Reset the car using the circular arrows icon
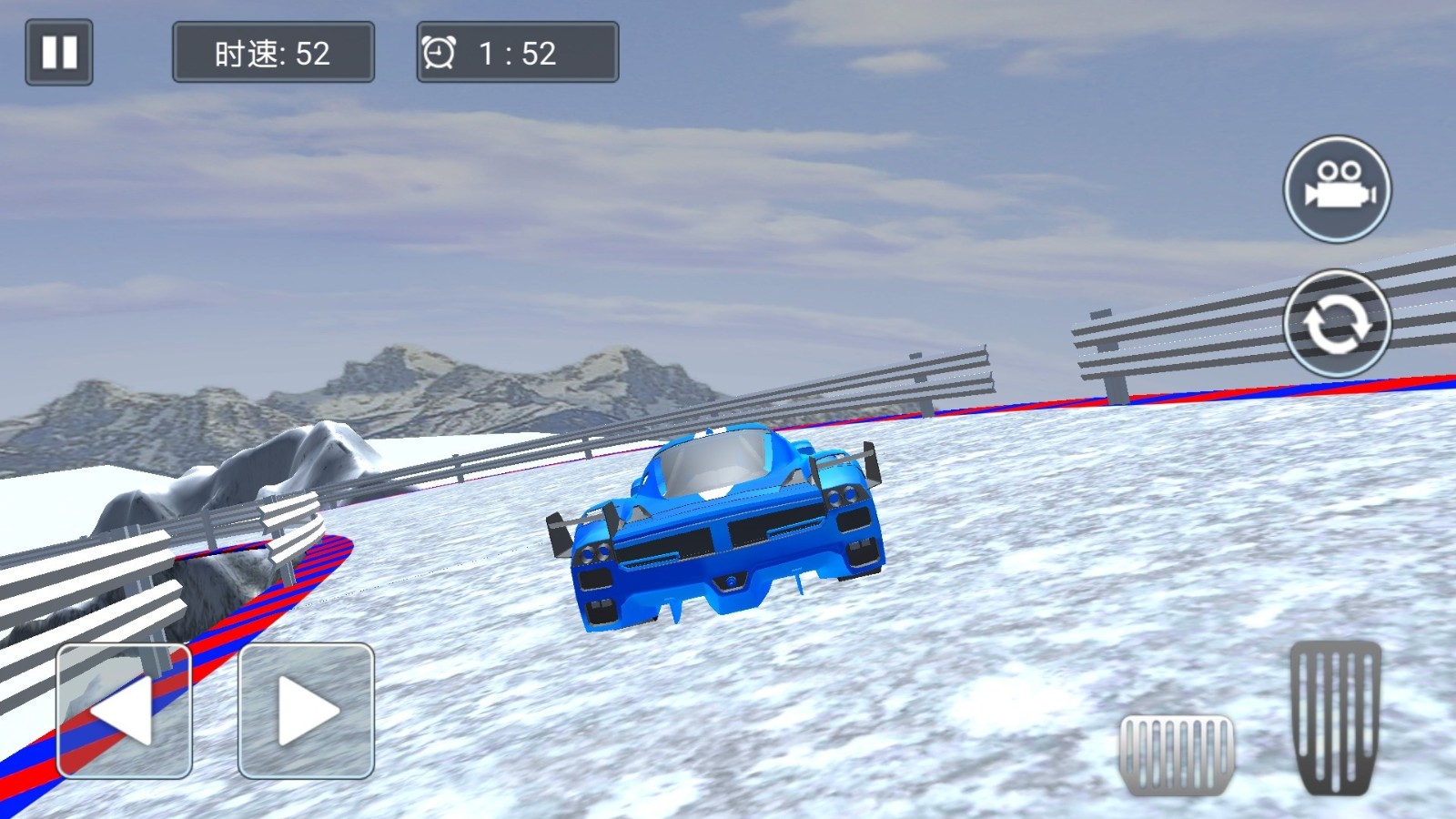 pyautogui.click(x=1337, y=323)
